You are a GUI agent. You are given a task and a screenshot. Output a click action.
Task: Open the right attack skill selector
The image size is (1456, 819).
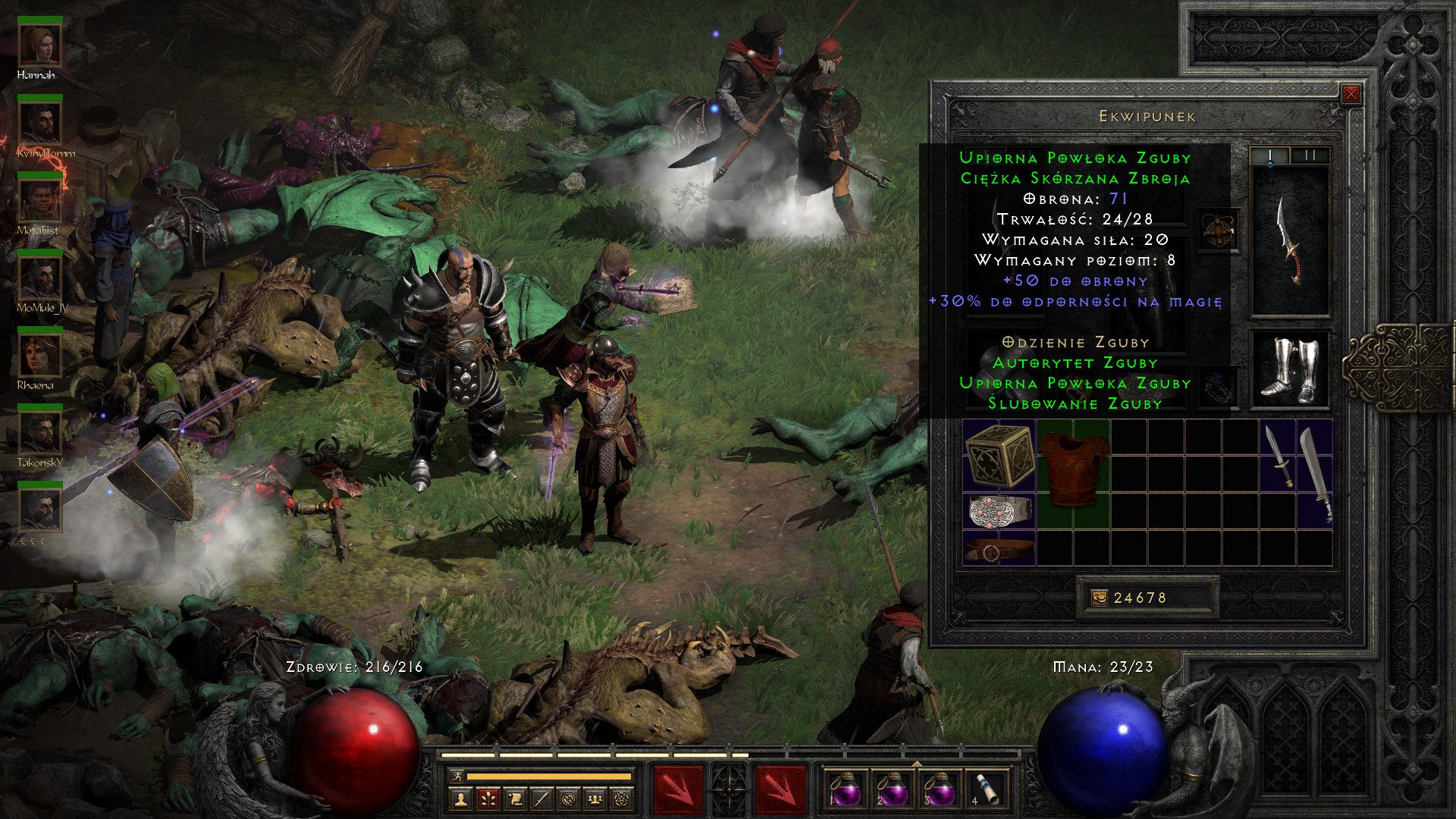click(780, 789)
